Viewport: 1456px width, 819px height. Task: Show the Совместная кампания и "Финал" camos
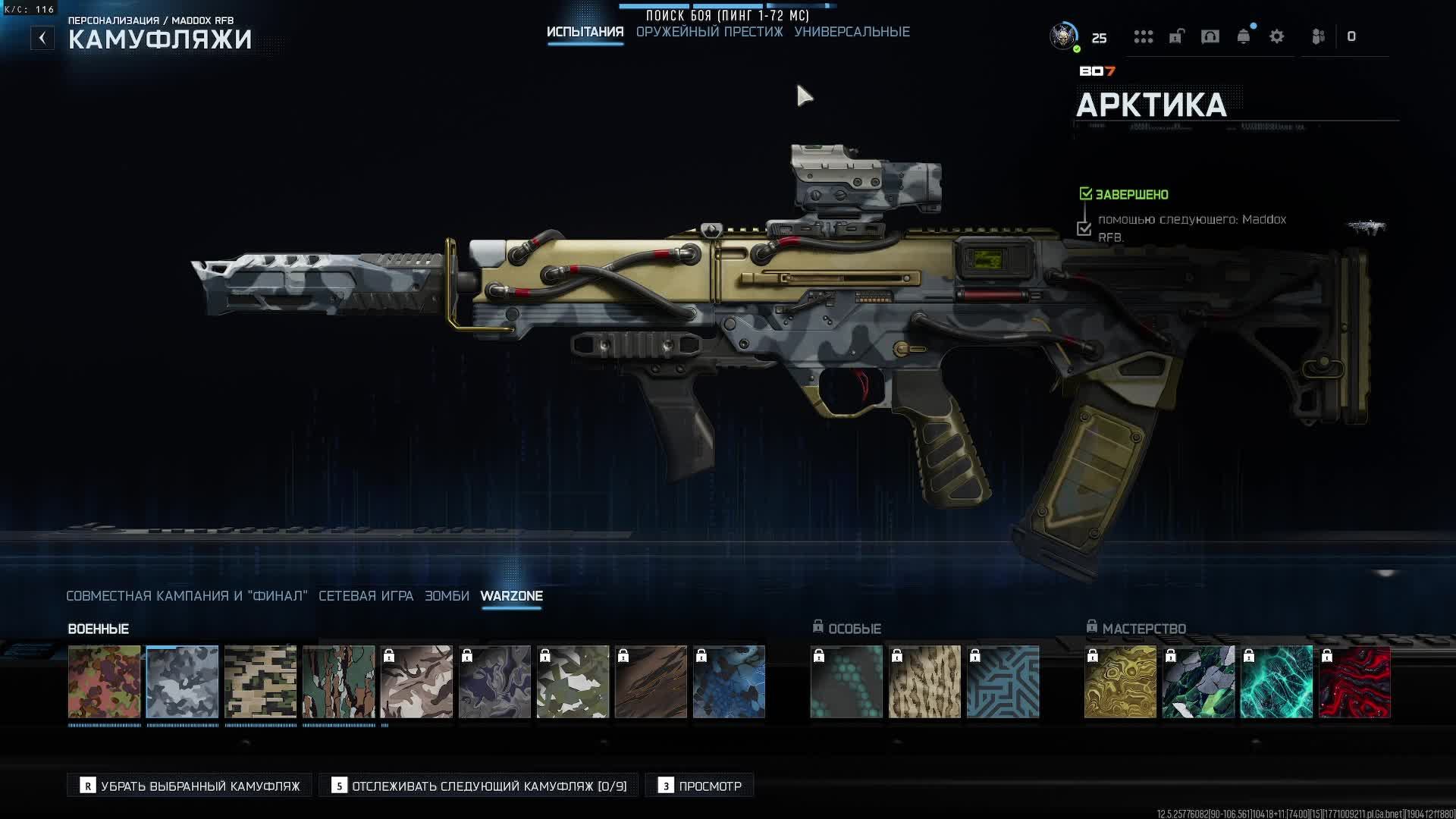187,596
